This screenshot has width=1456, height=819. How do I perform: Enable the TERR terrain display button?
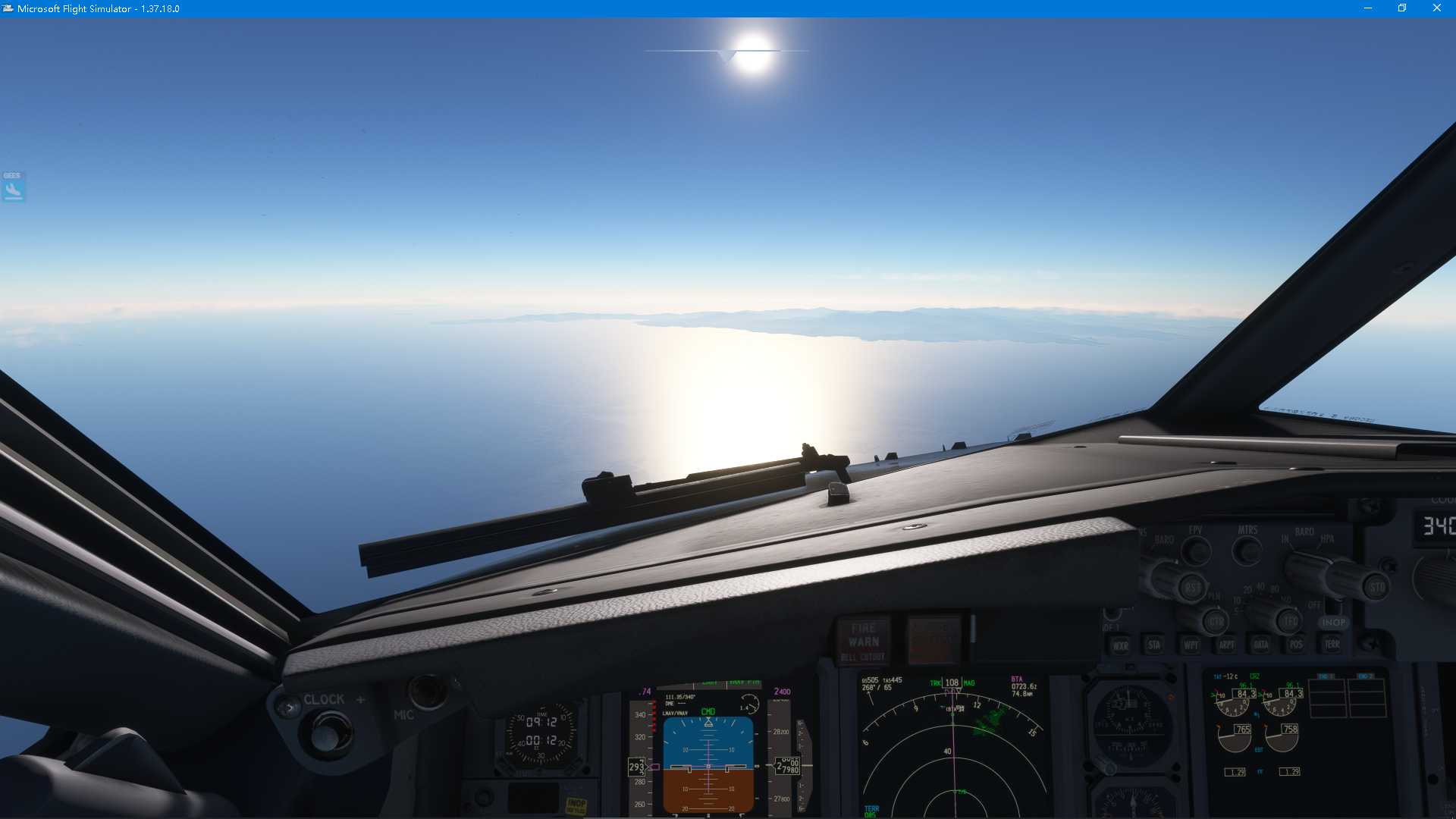(1332, 643)
